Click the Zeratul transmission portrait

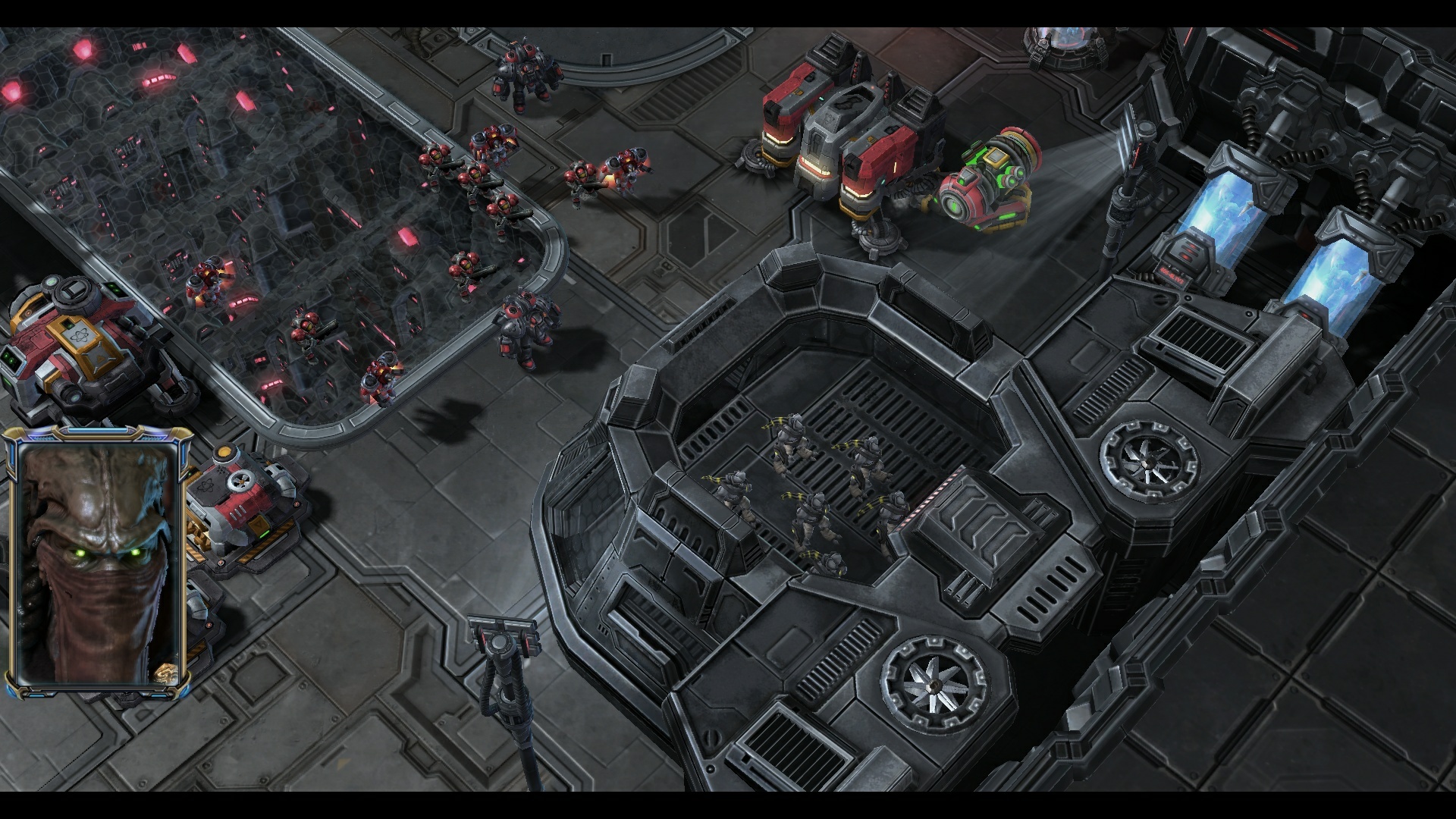click(96, 561)
